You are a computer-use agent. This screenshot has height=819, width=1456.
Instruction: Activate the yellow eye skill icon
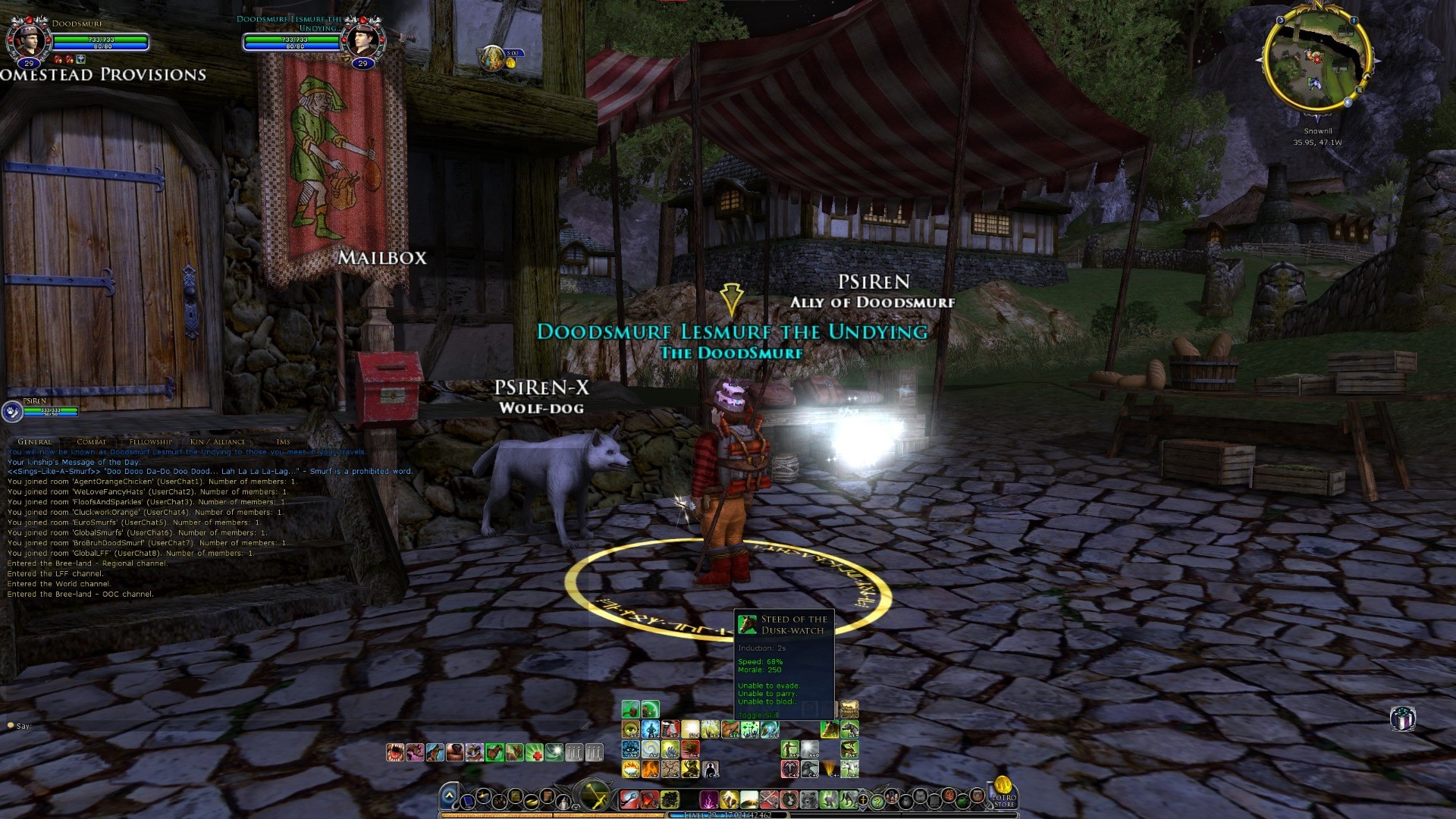coord(630,730)
